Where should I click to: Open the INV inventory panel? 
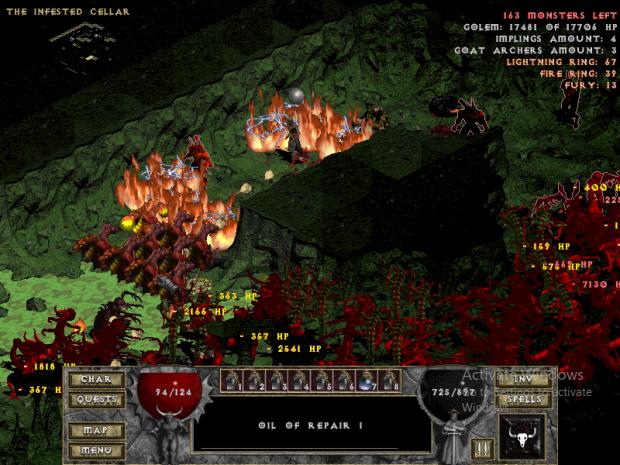[524, 379]
